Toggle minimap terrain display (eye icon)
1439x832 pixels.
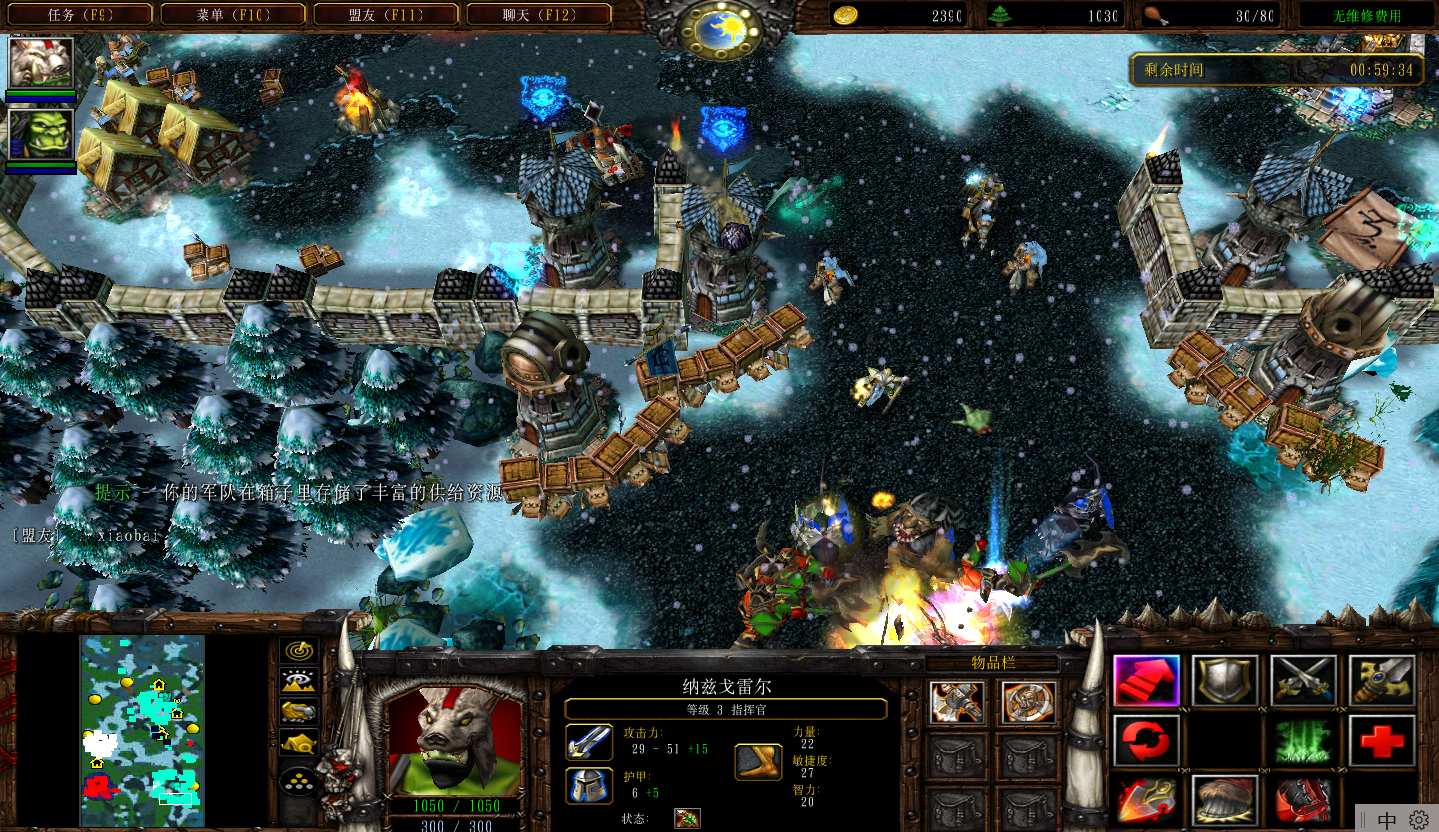pyautogui.click(x=298, y=682)
